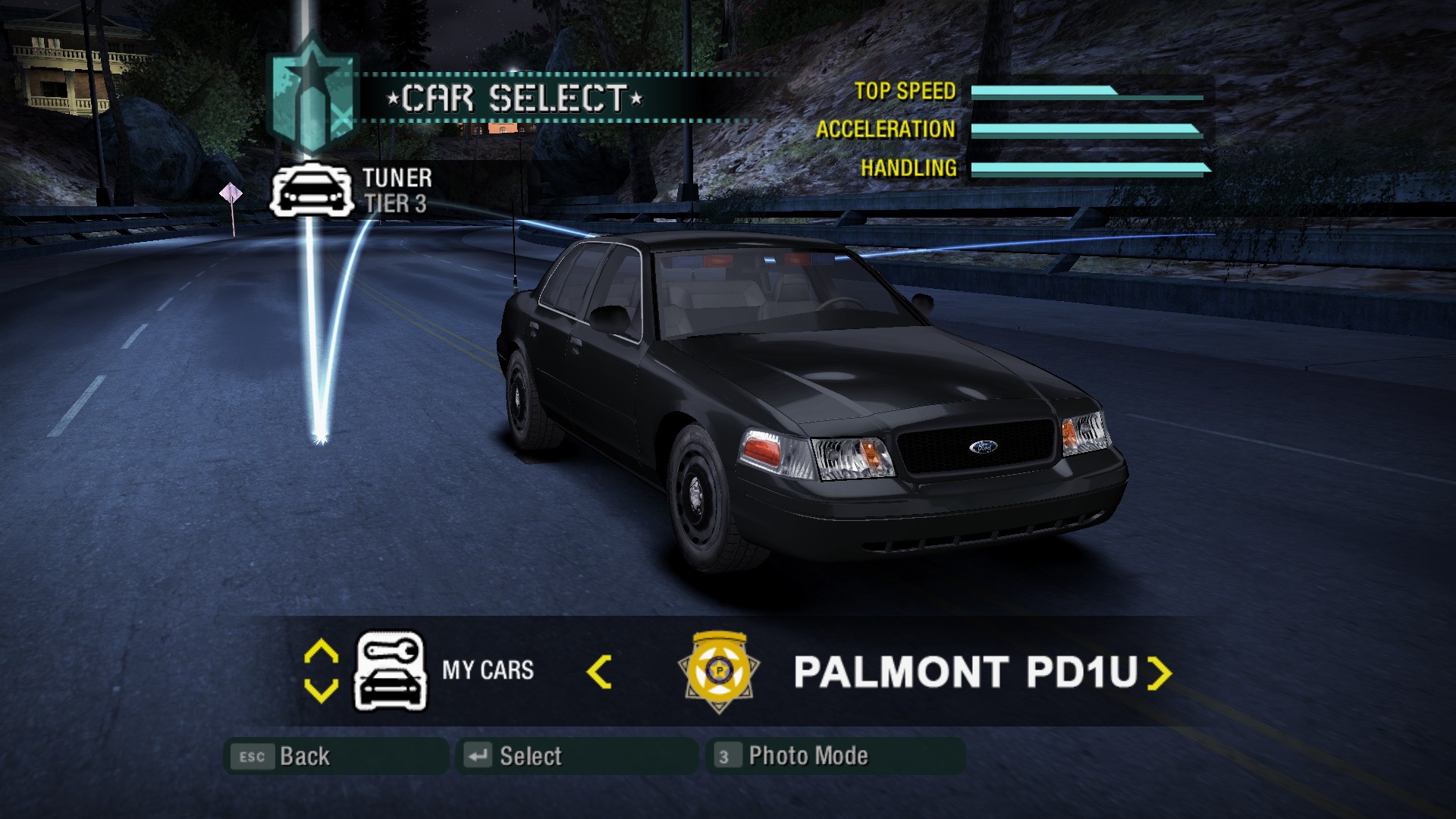
Task: Show the next car with the right arrow
Action: tap(1159, 672)
